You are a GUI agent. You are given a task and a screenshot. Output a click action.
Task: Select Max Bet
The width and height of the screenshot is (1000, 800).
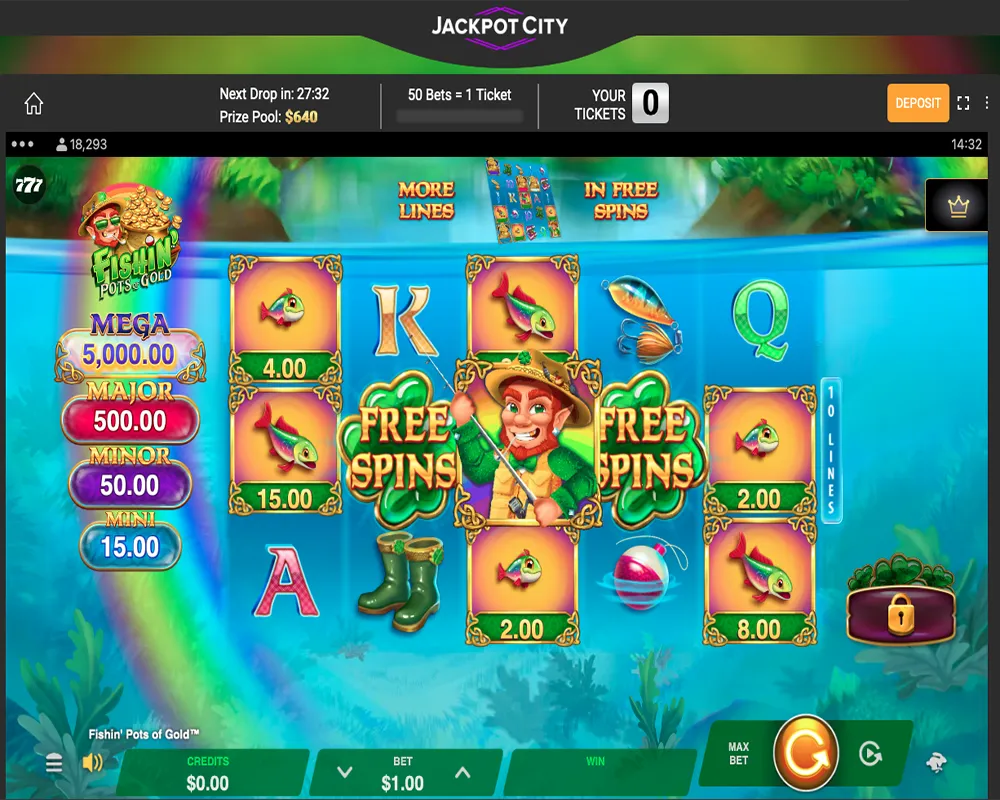[739, 754]
